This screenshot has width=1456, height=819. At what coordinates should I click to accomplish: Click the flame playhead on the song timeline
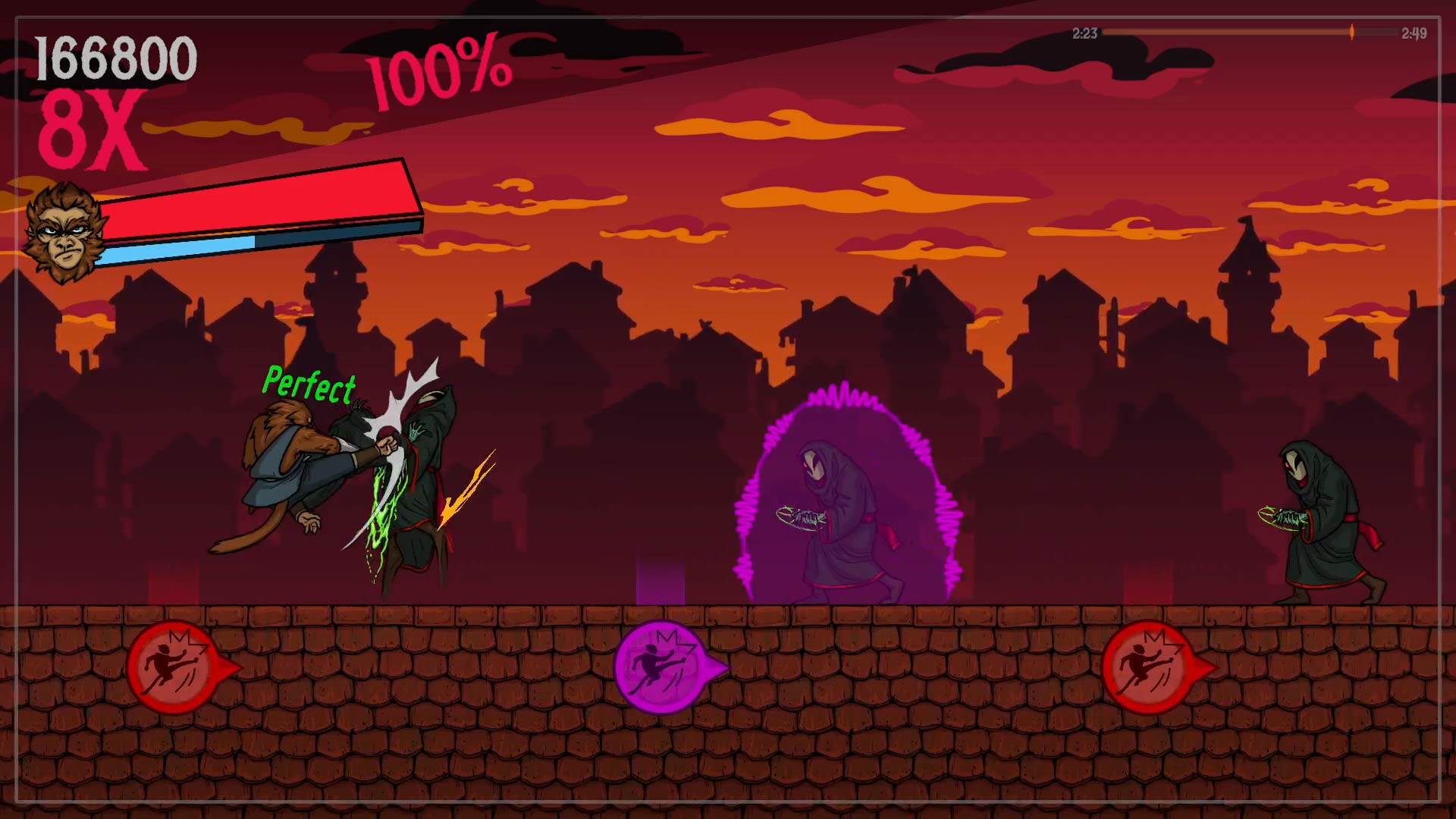click(1351, 32)
